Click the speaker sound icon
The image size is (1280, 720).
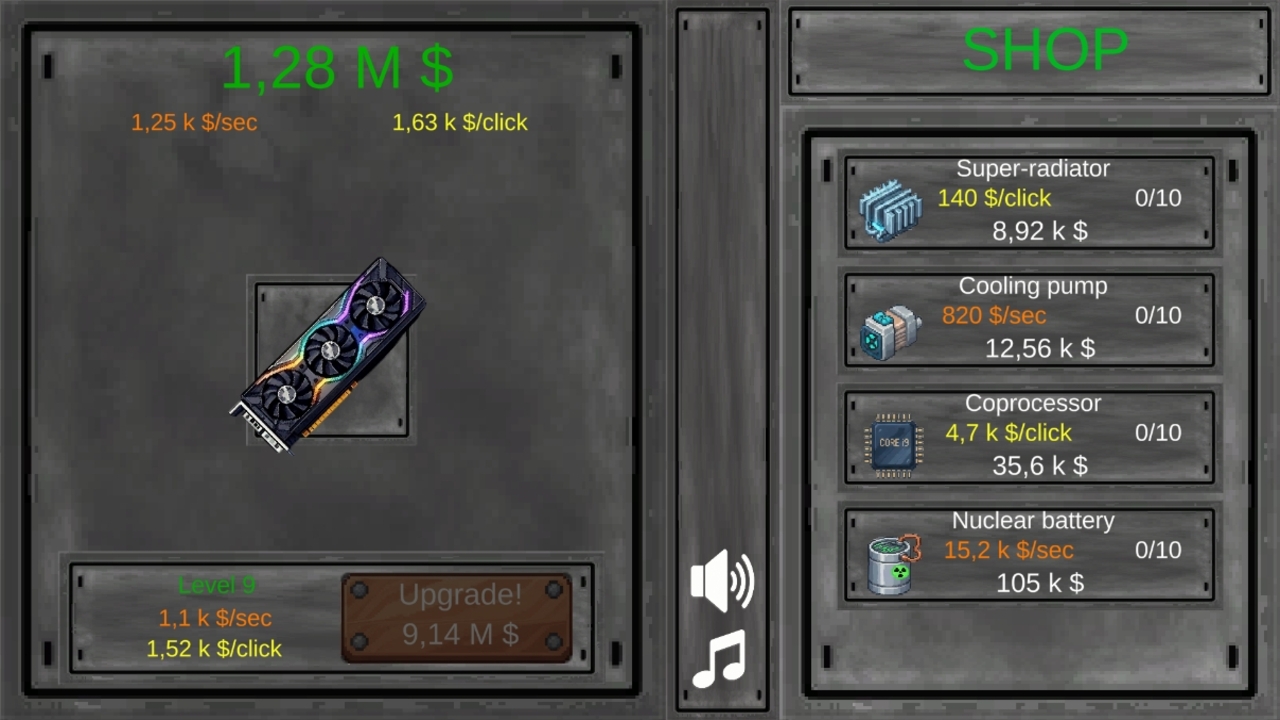click(722, 580)
